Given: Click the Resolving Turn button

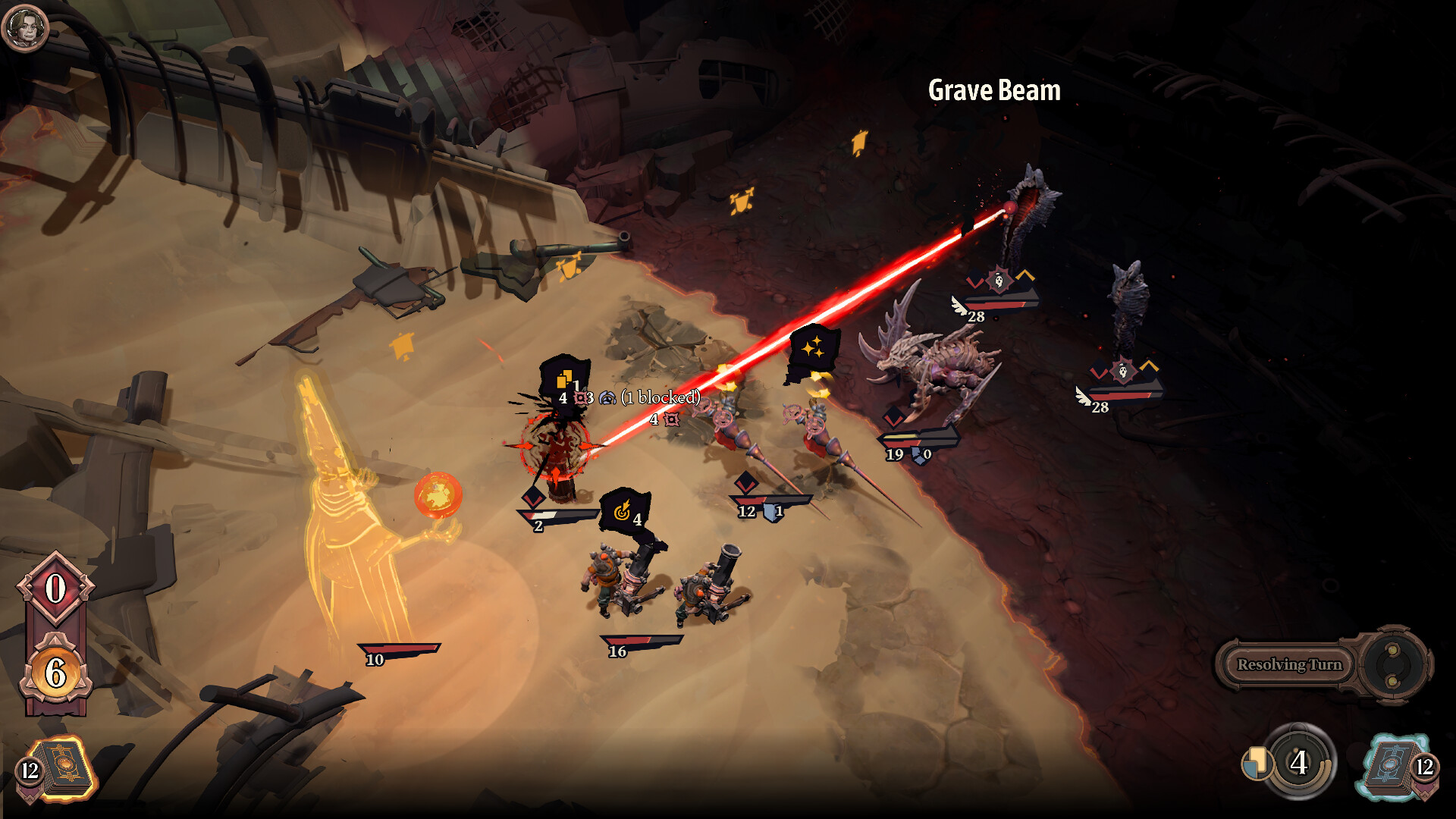Looking at the screenshot, I should coord(1289,665).
